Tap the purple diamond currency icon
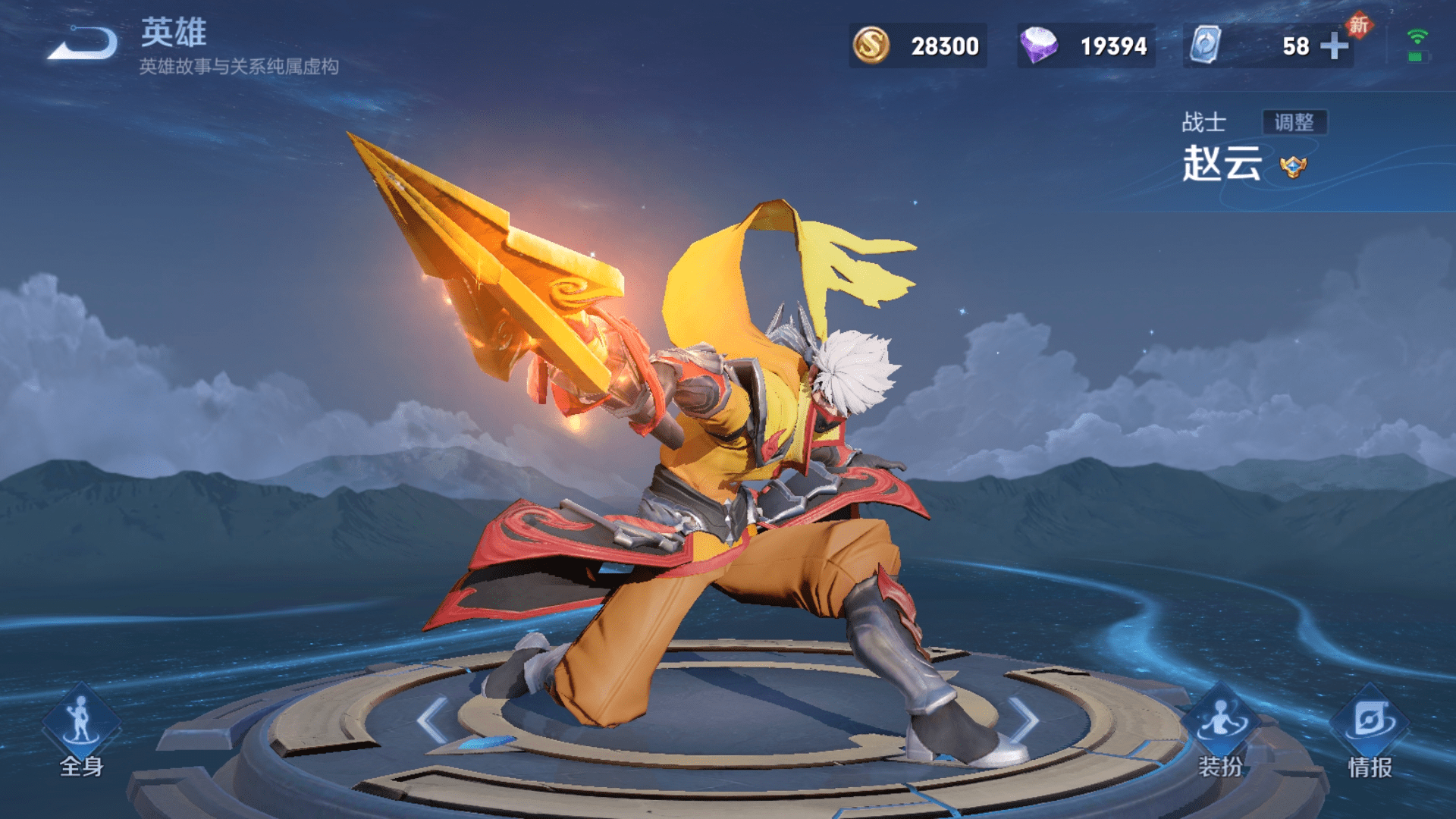The height and width of the screenshot is (819, 1456). point(1038,45)
